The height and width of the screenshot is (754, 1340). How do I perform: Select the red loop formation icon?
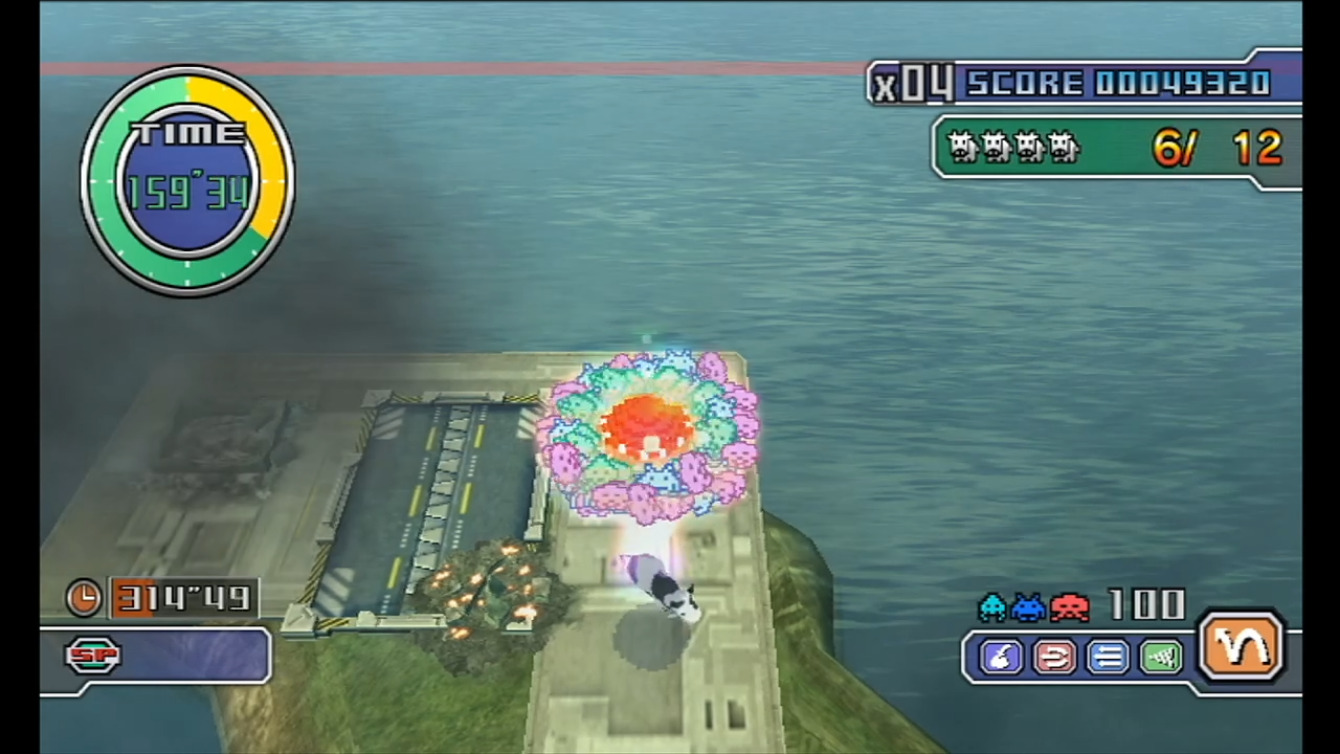(1054, 658)
